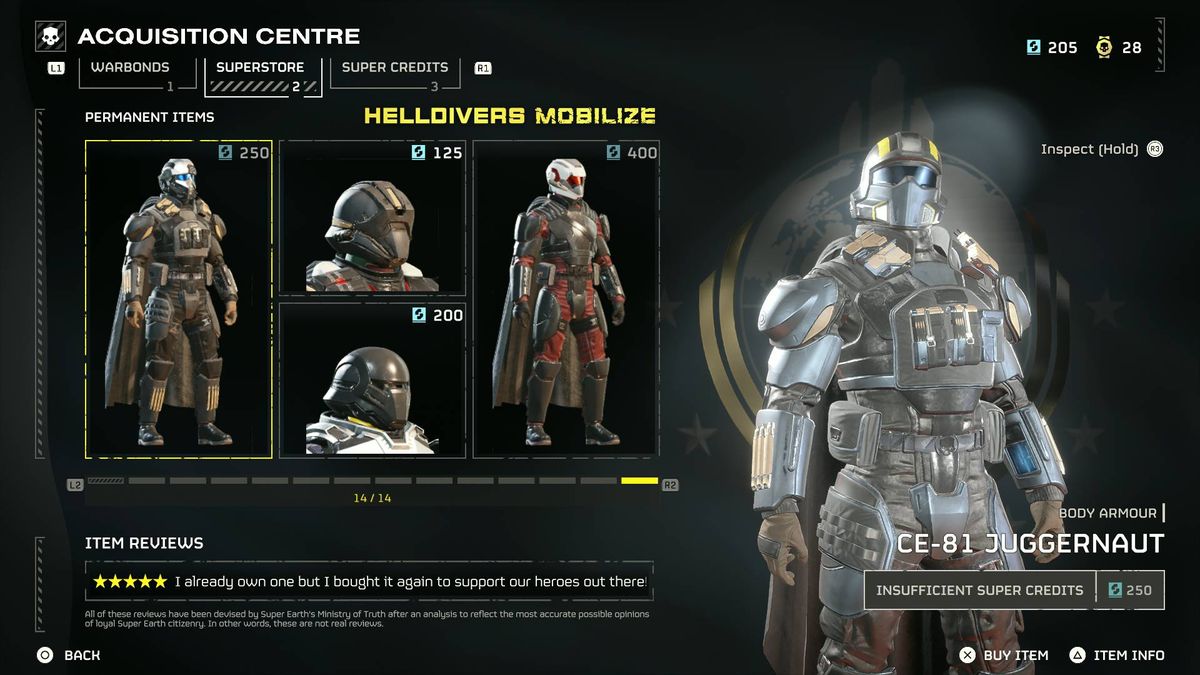Select the 250-credit Juggernaut body armour
Viewport: 1200px width, 675px height.
pos(179,299)
